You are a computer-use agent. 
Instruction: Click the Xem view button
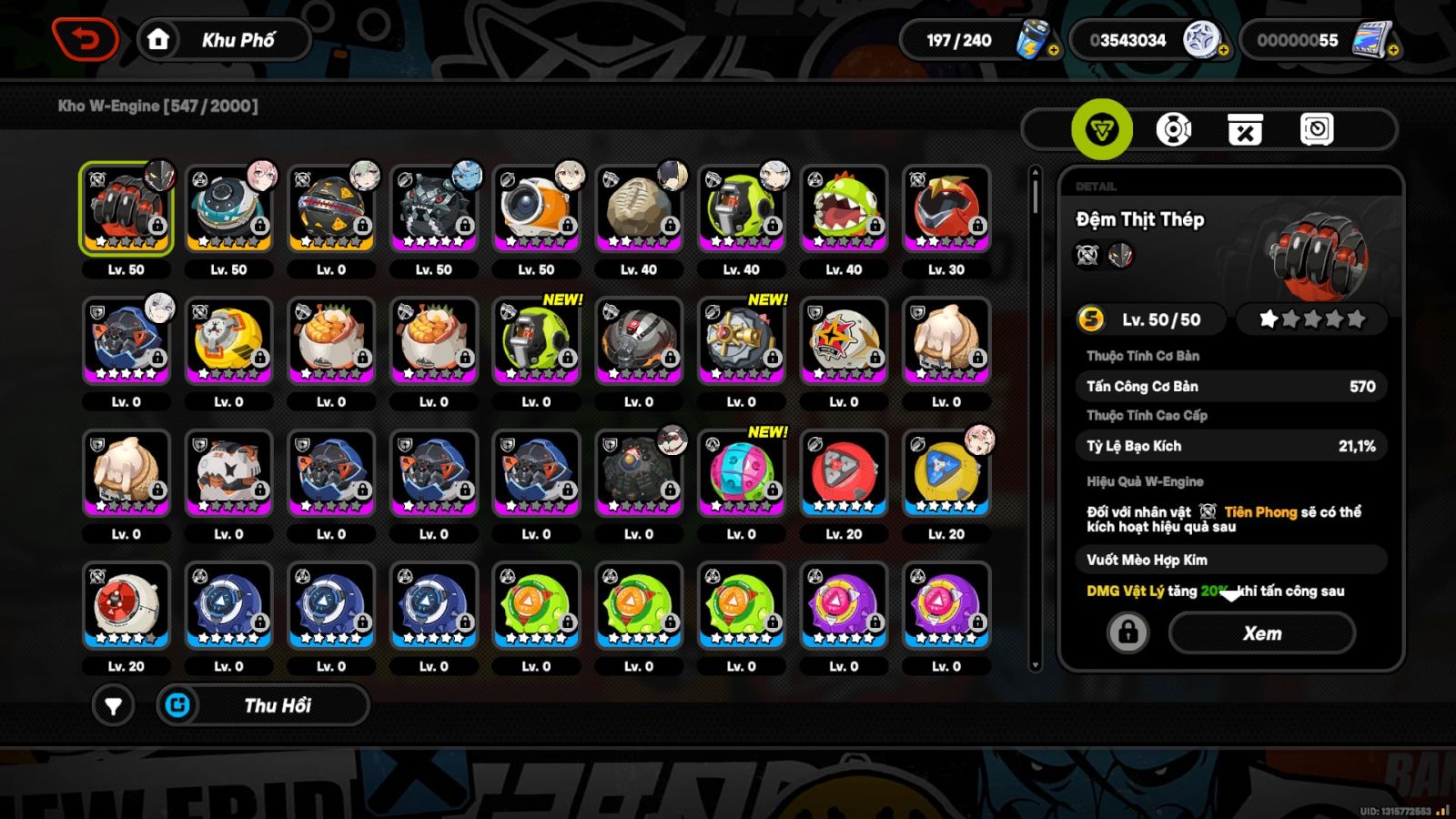click(1261, 633)
